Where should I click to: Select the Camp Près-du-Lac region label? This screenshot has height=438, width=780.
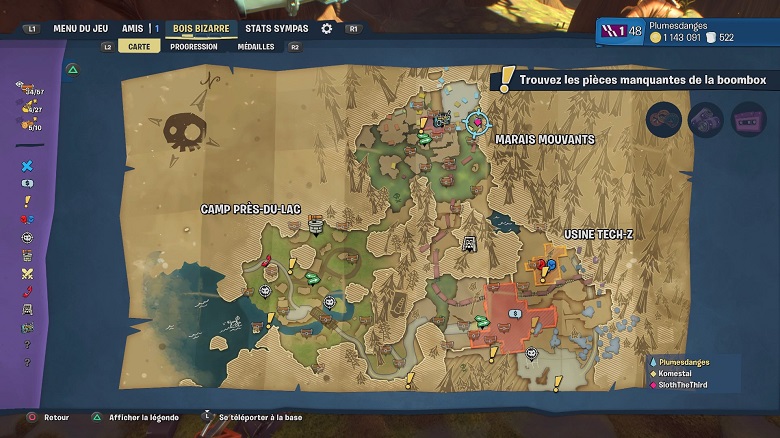point(250,209)
